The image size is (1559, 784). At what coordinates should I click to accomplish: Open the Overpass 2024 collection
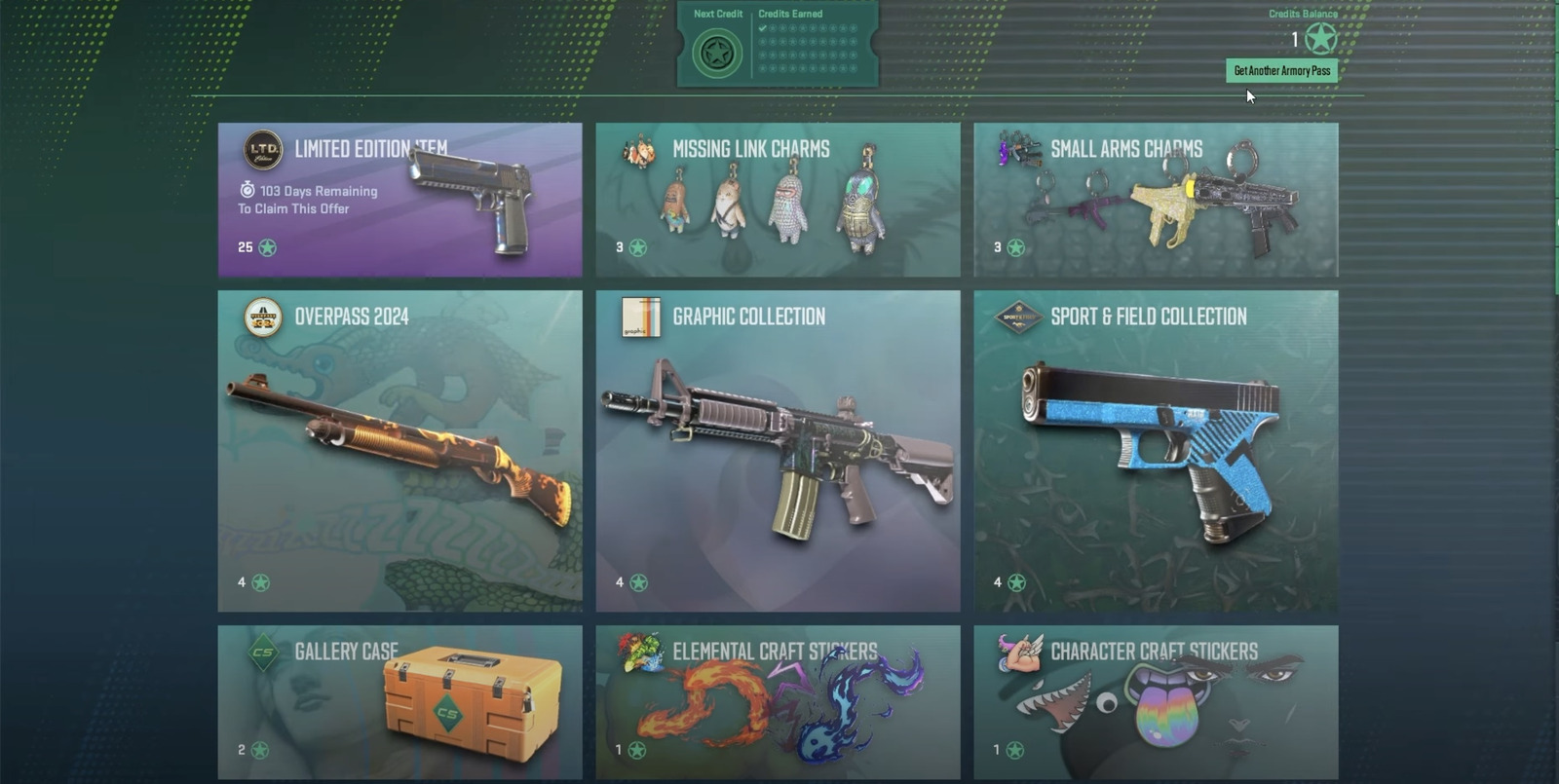point(399,450)
